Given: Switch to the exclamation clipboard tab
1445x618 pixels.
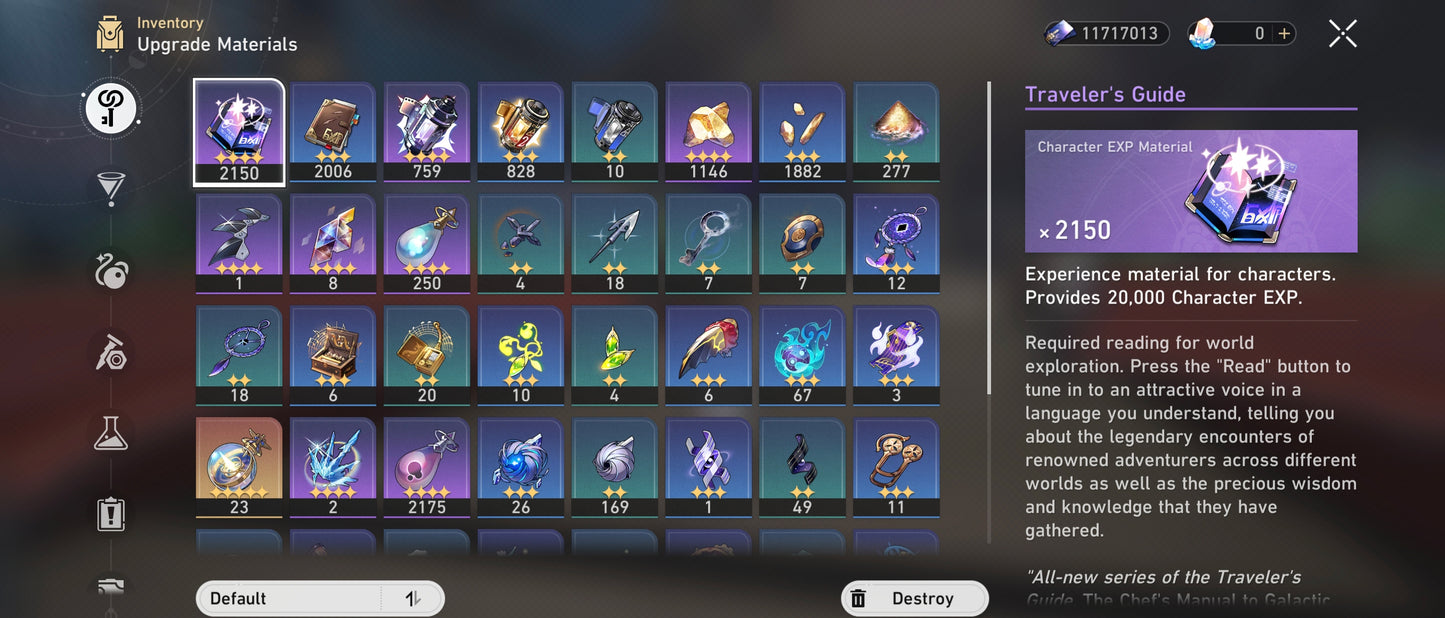Looking at the screenshot, I should [x=111, y=514].
